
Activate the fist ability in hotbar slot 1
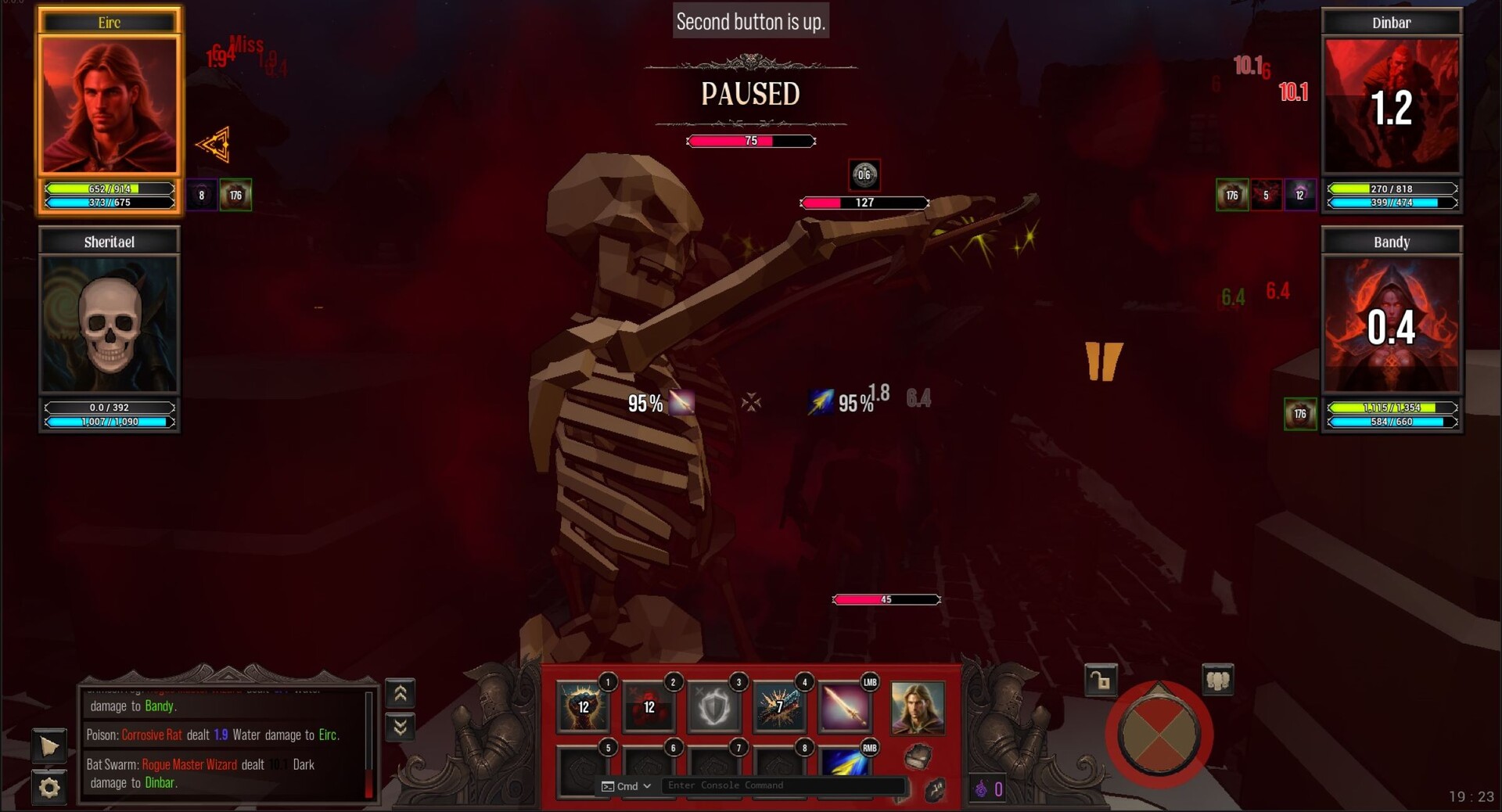tap(583, 708)
